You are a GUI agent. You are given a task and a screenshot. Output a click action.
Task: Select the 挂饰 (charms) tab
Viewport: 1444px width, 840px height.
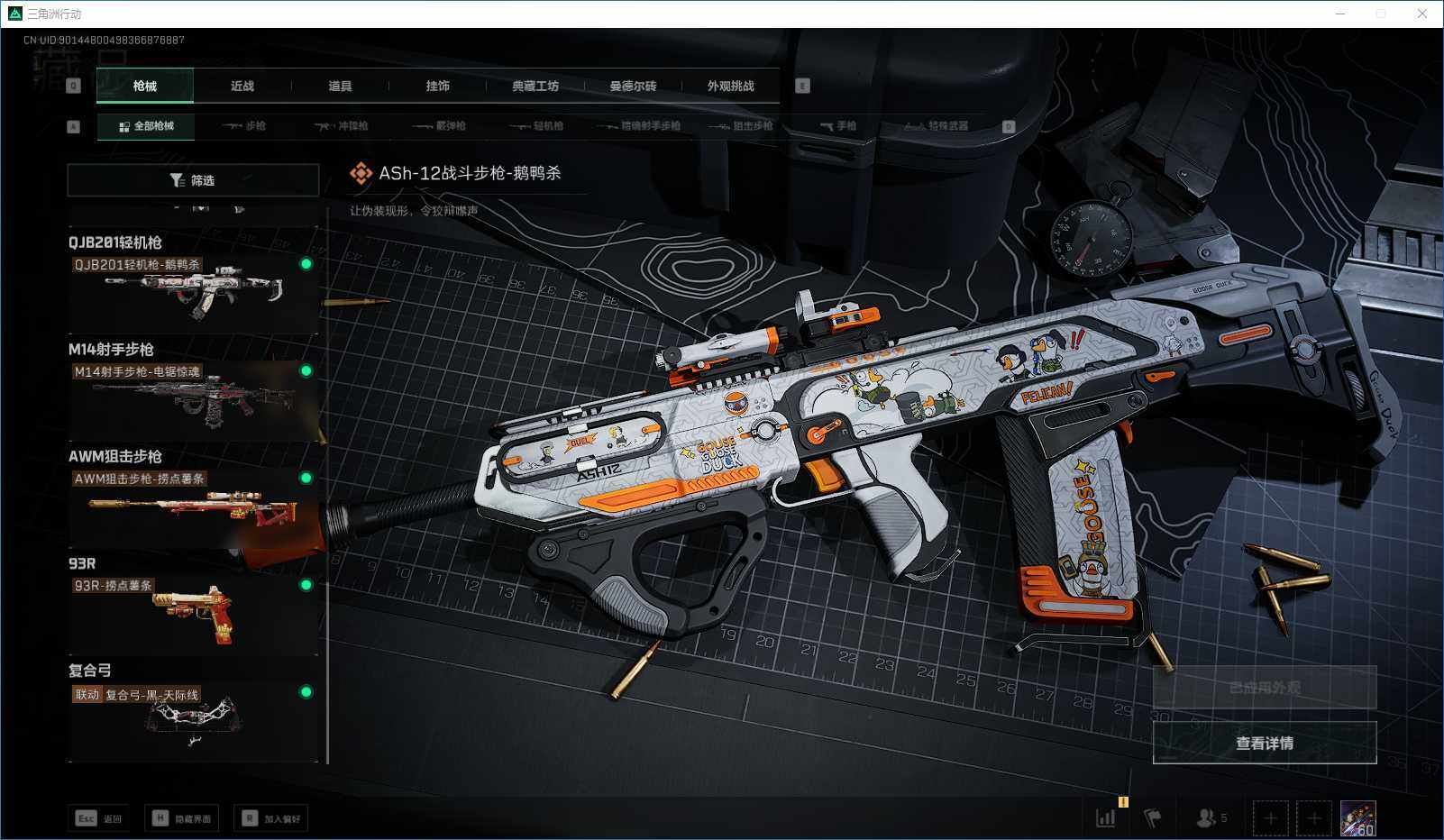point(437,87)
